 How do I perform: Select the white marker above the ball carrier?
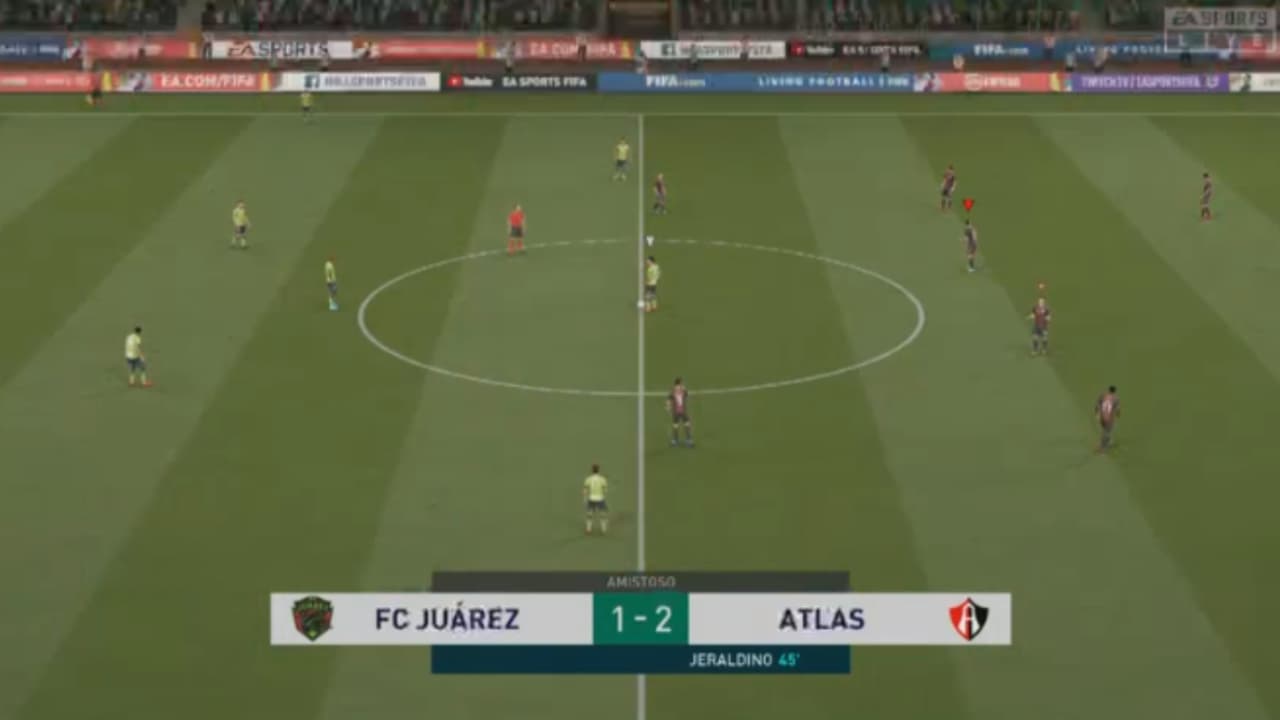tap(649, 240)
